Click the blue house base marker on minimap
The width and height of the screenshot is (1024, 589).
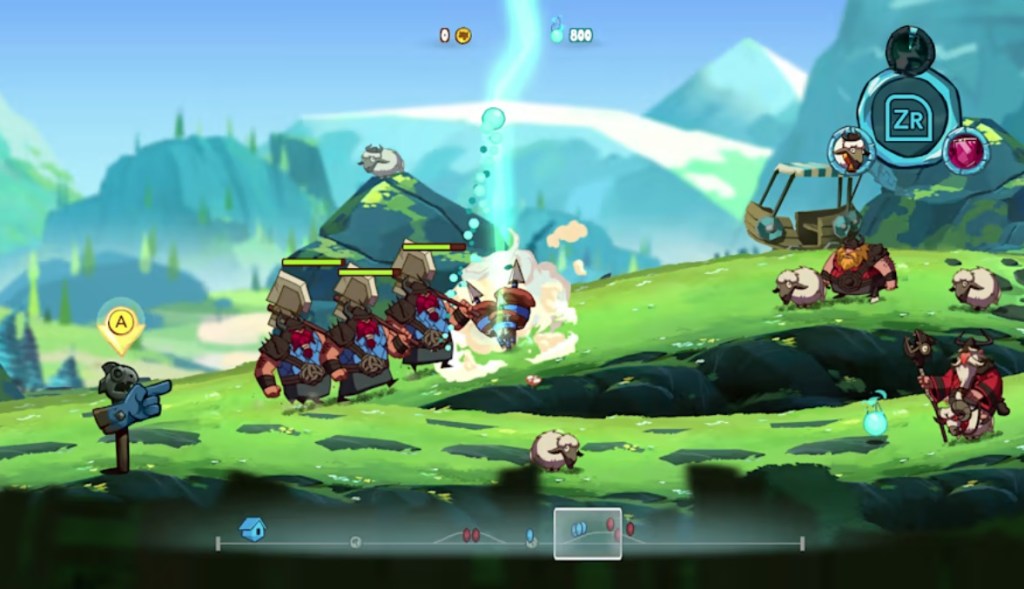252,529
